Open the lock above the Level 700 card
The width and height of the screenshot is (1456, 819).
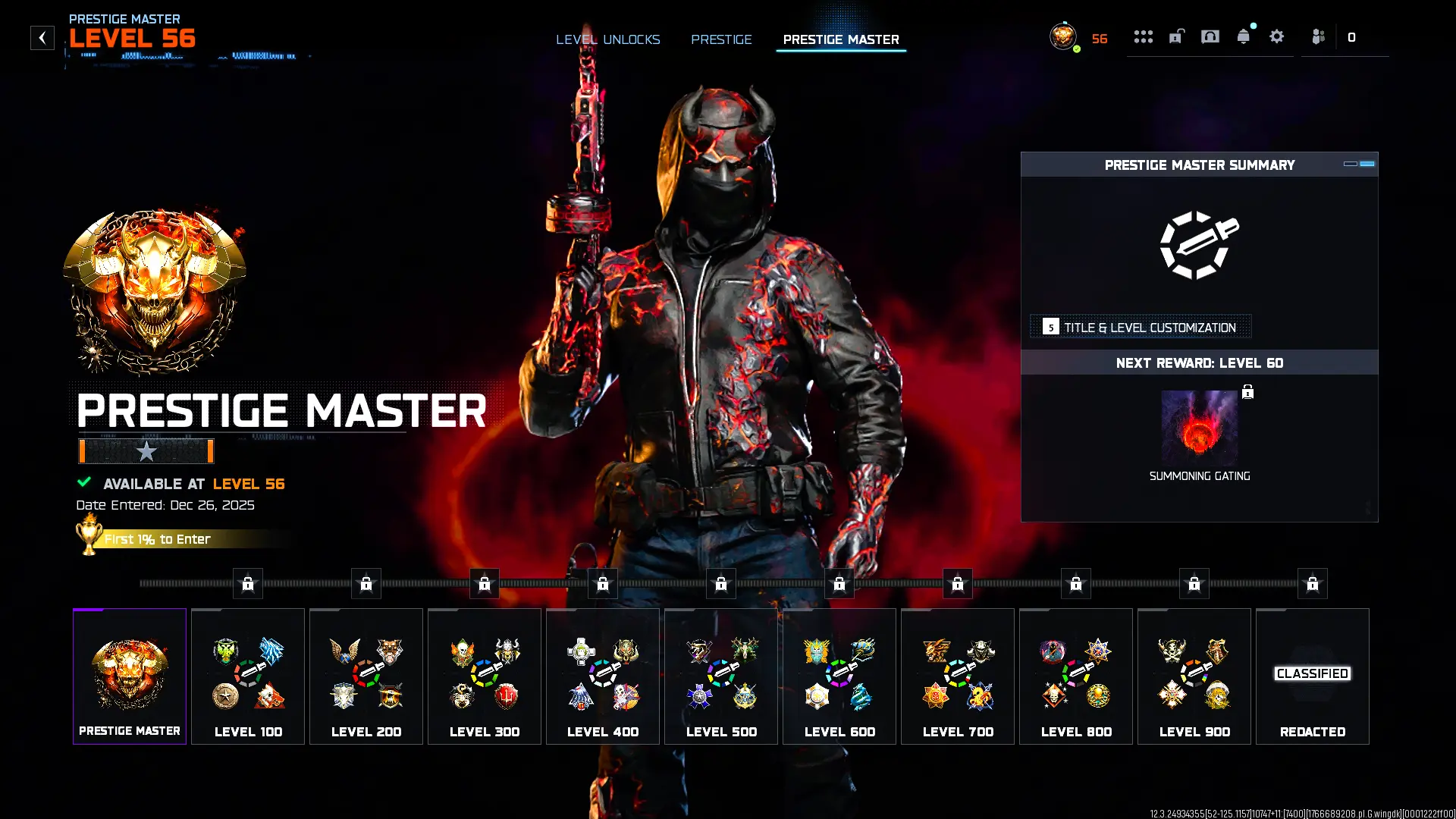[x=958, y=583]
